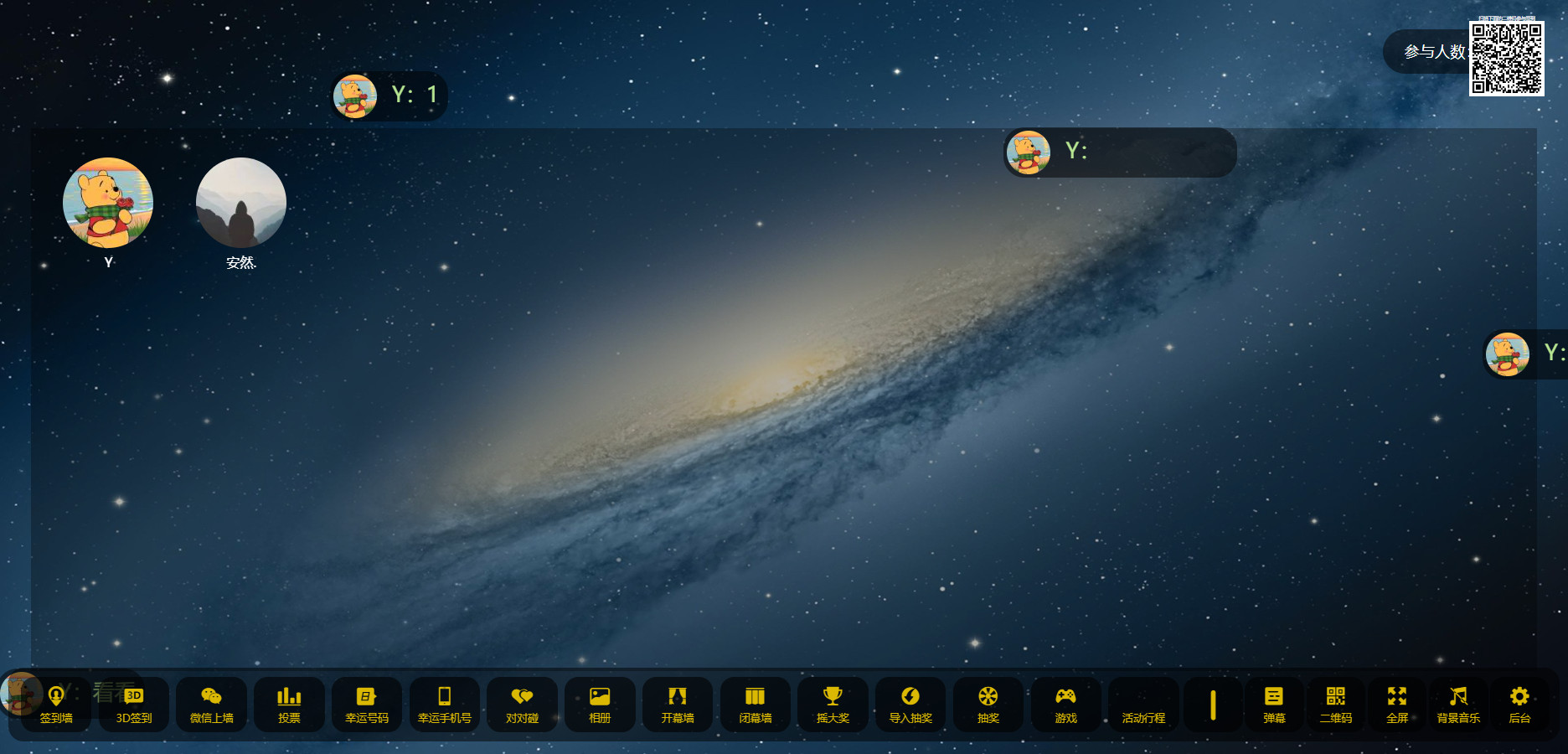Switch to 3D签到 mode
This screenshot has height=754, width=1568.
[134, 705]
